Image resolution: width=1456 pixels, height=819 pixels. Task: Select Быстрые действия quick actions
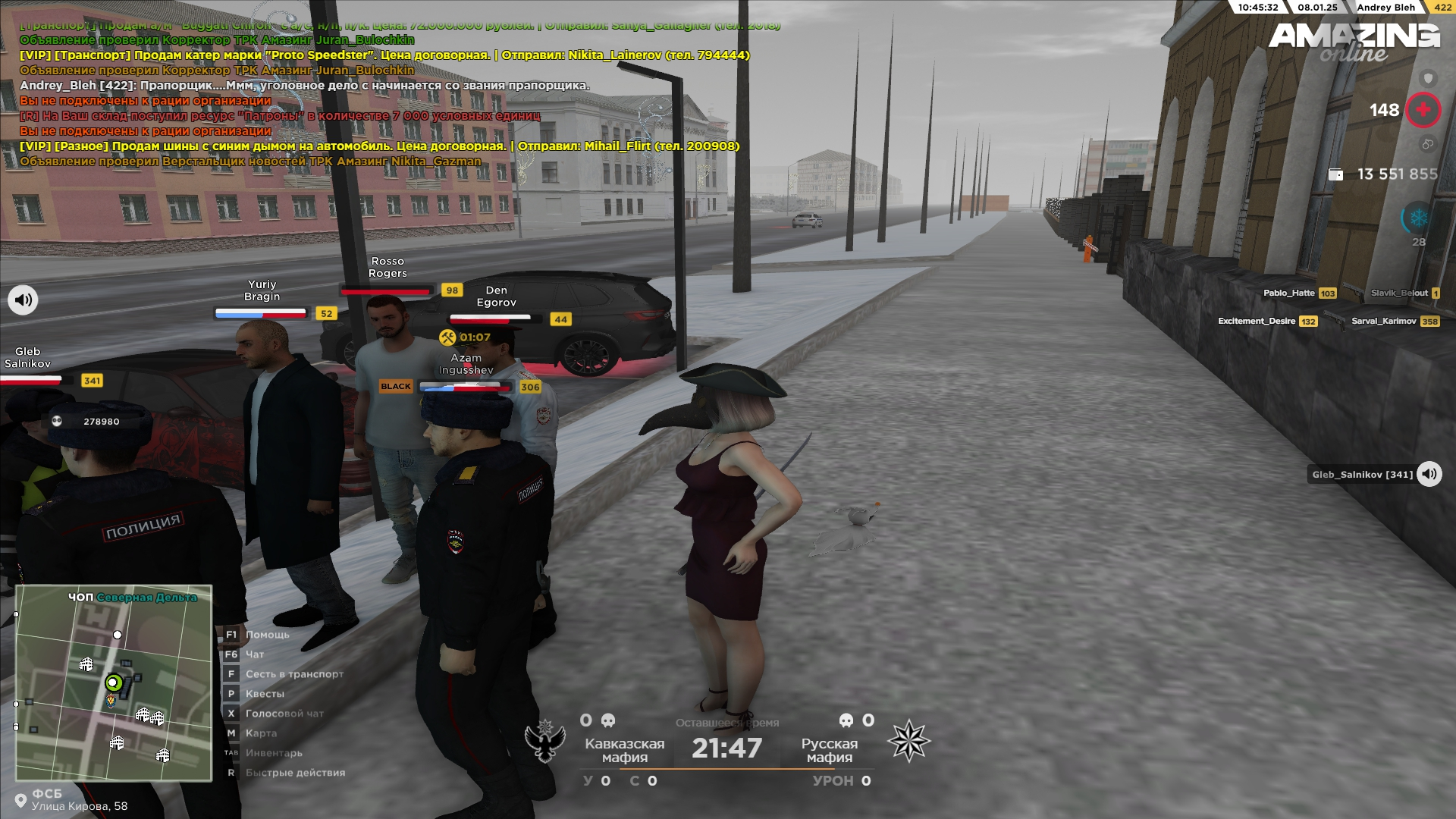[295, 773]
